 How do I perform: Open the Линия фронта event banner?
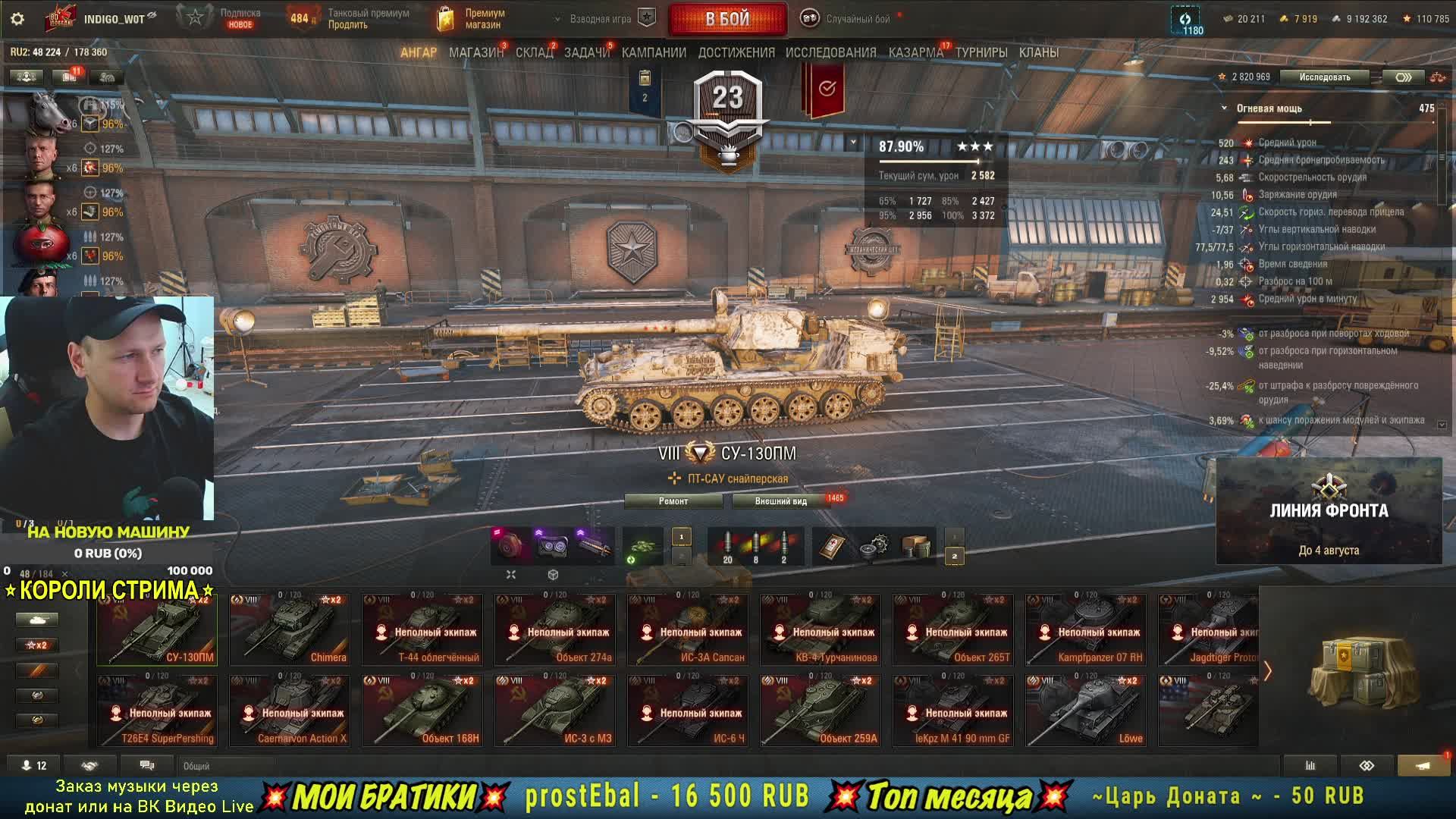(x=1329, y=511)
